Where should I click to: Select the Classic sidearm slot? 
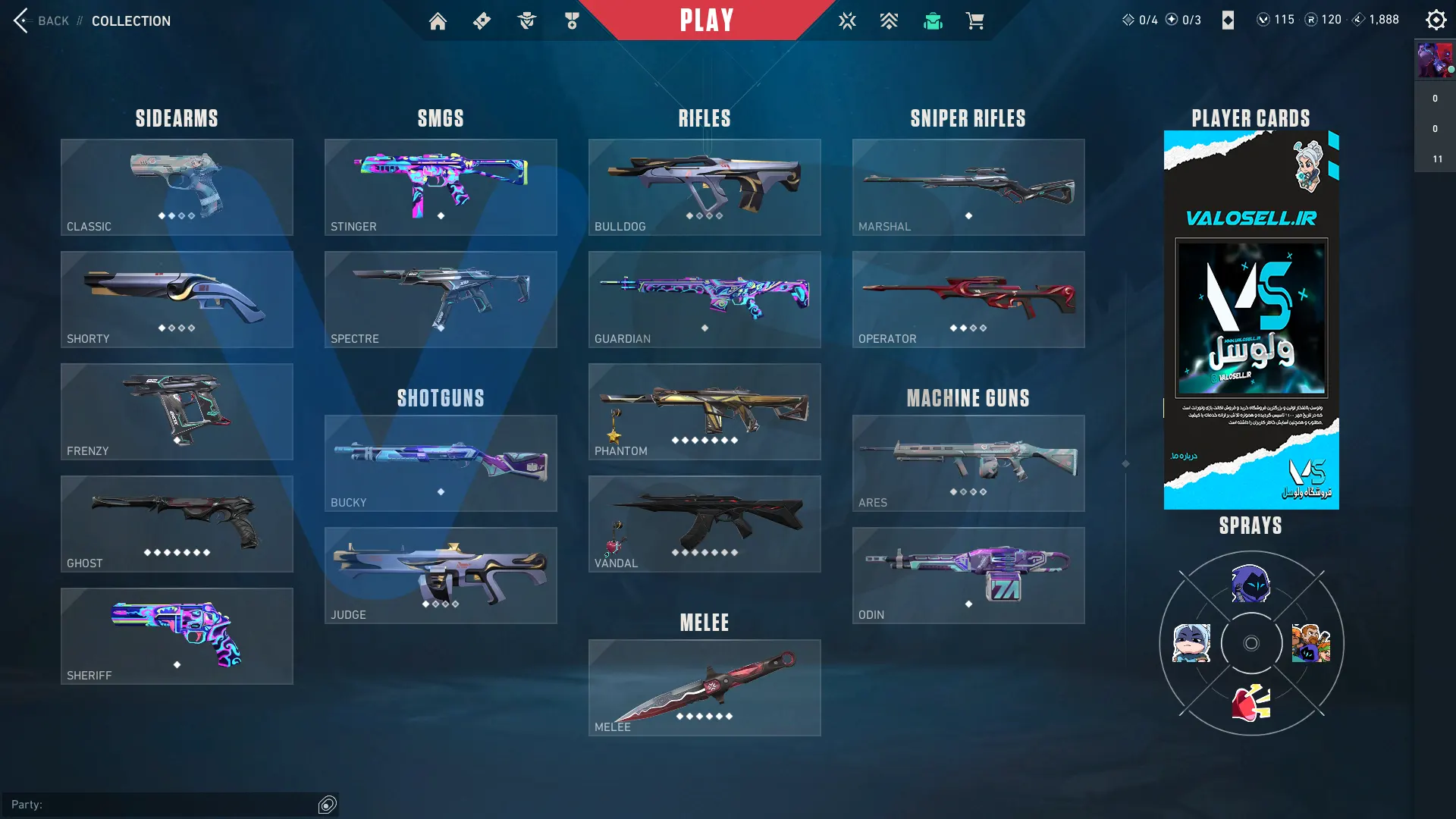click(x=177, y=187)
